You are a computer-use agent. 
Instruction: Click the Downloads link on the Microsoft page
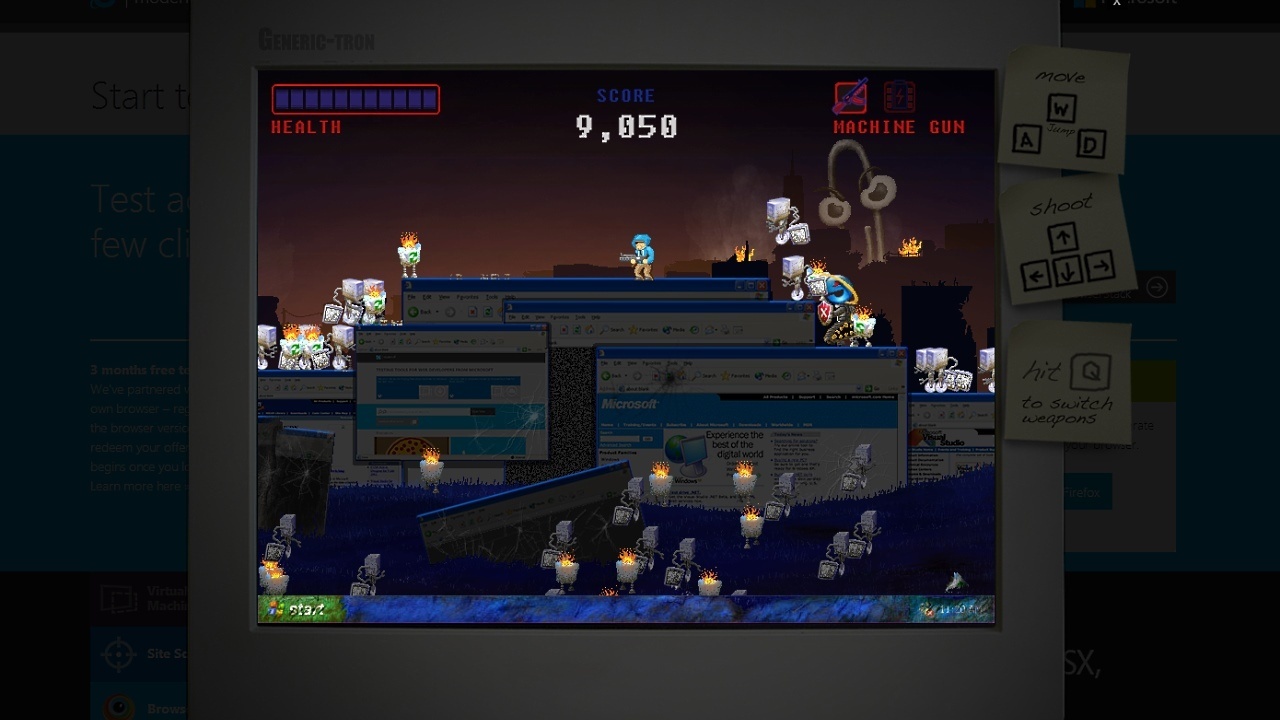750,425
